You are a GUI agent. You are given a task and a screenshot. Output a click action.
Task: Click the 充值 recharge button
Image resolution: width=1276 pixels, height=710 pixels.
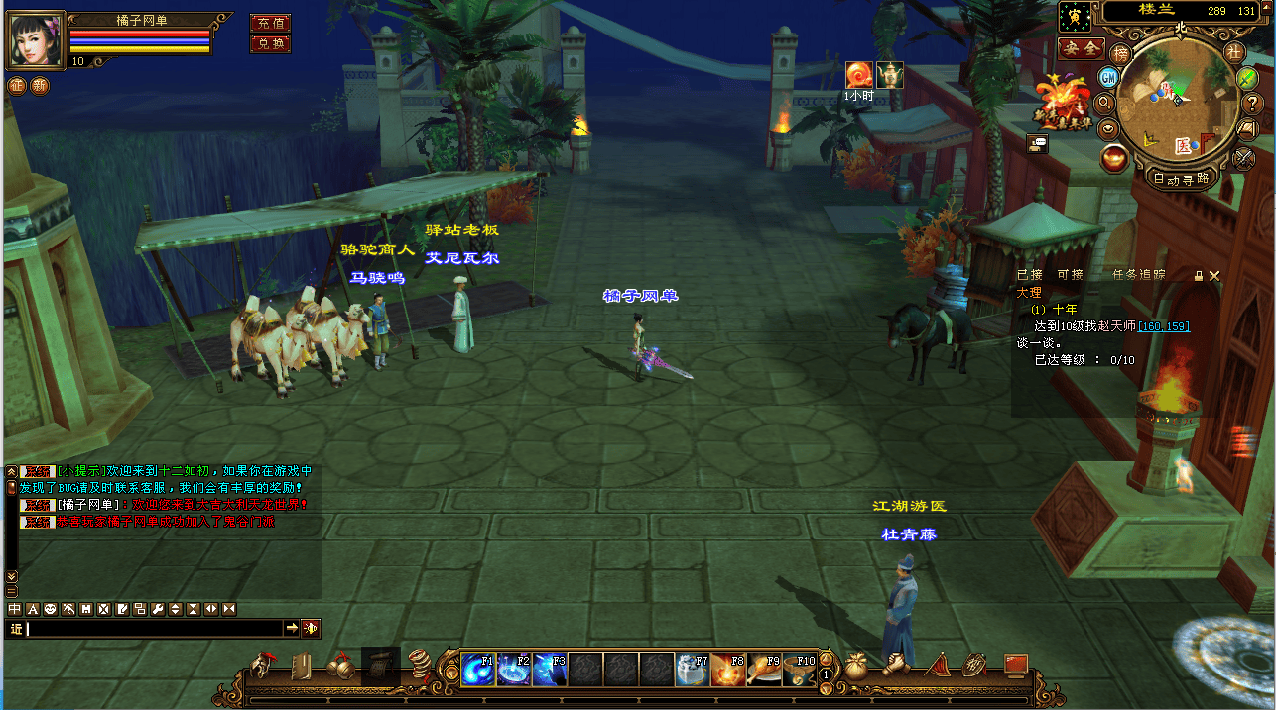(x=270, y=24)
